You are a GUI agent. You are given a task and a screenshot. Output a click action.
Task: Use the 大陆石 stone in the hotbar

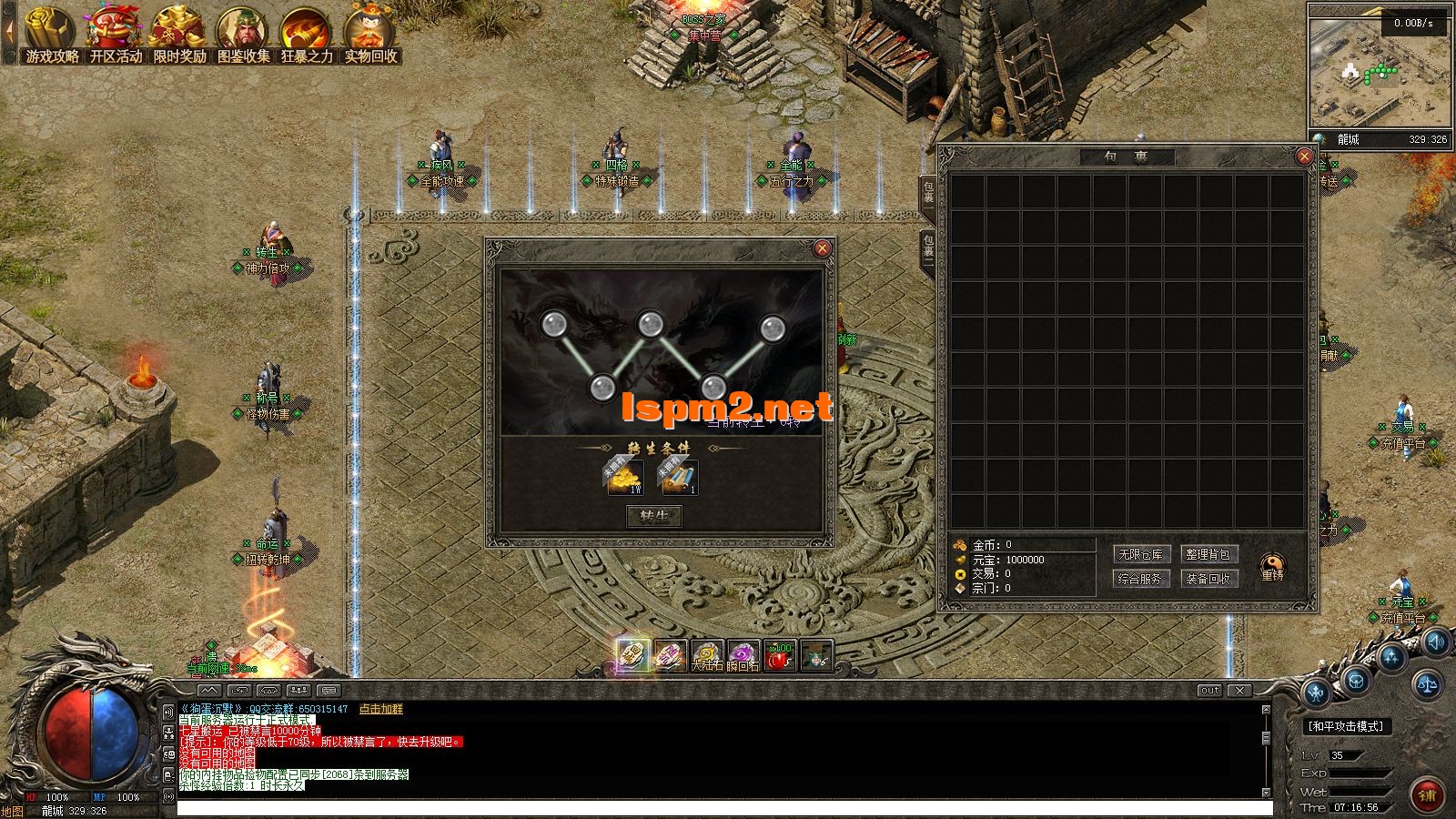click(707, 655)
